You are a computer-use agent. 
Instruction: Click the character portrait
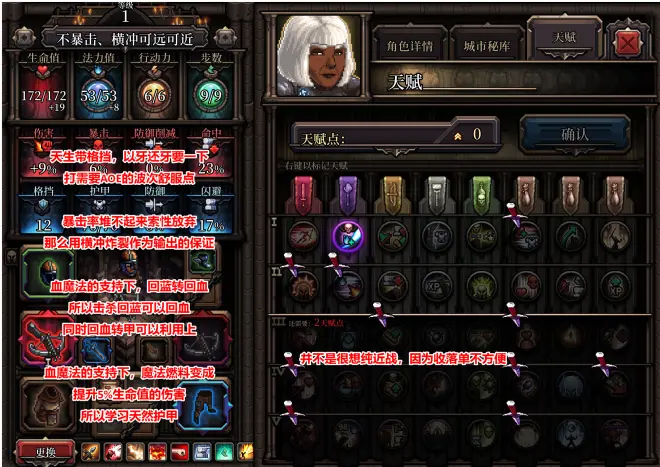pyautogui.click(x=311, y=54)
